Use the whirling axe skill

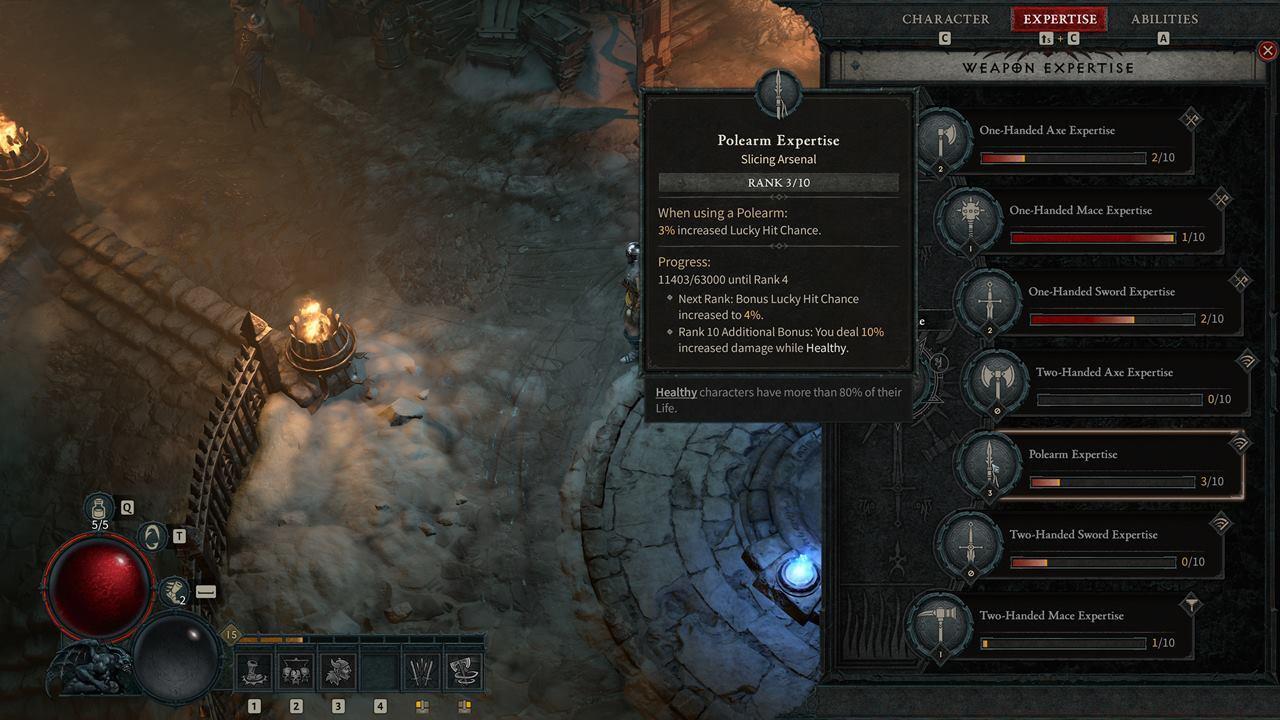pyautogui.click(x=464, y=672)
